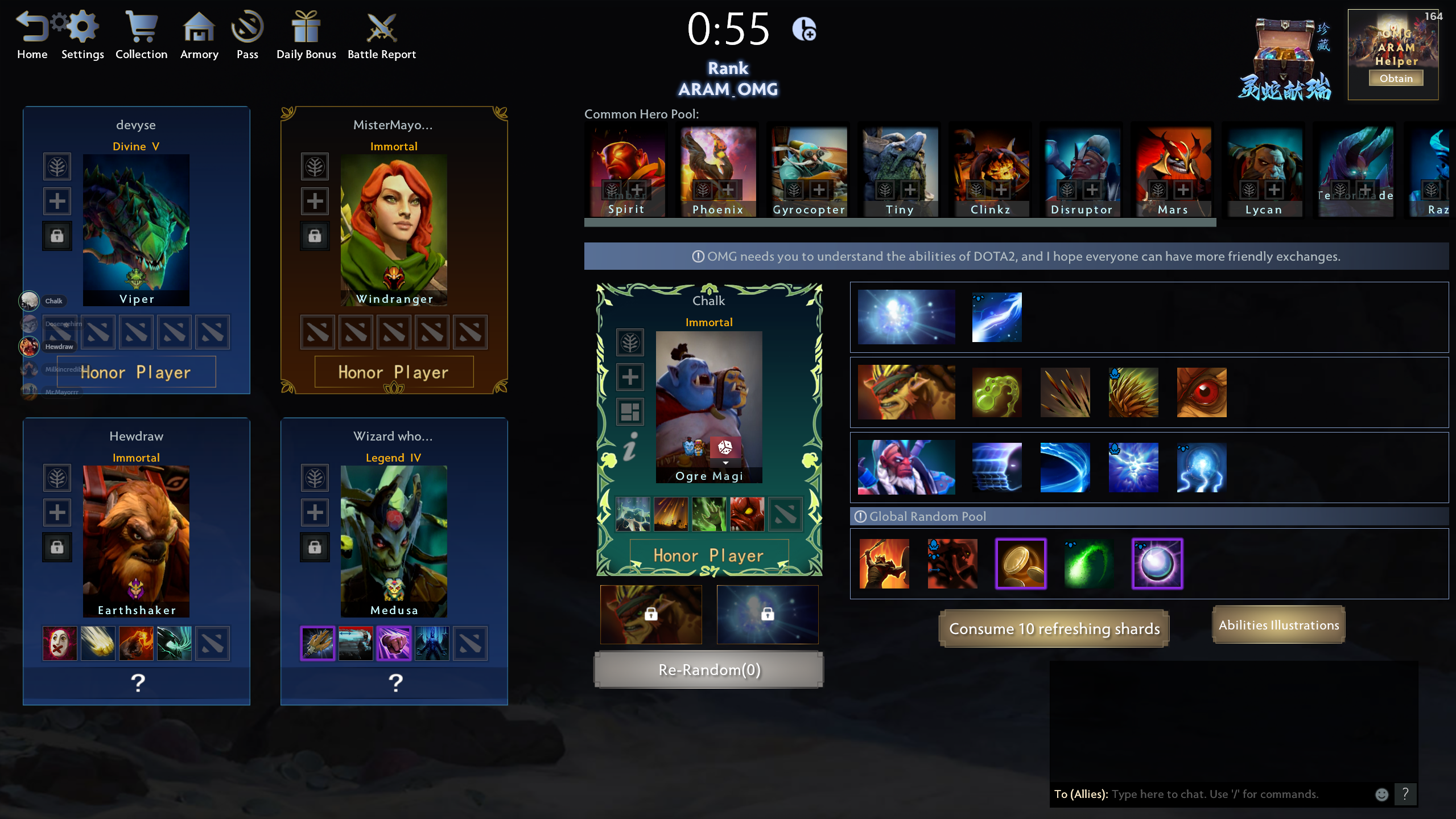
Task: Open the Pass menu
Action: click(247, 35)
